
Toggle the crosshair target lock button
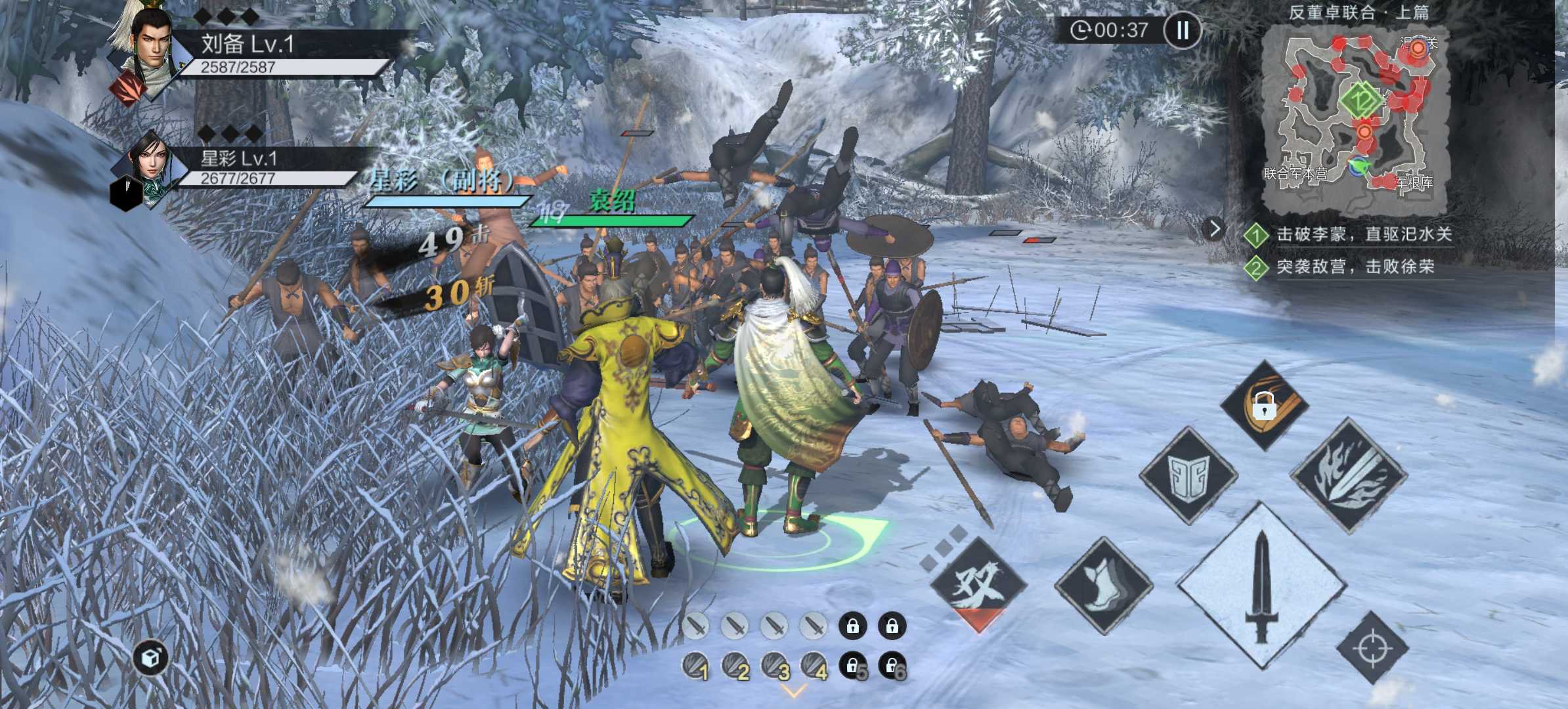point(1372,649)
